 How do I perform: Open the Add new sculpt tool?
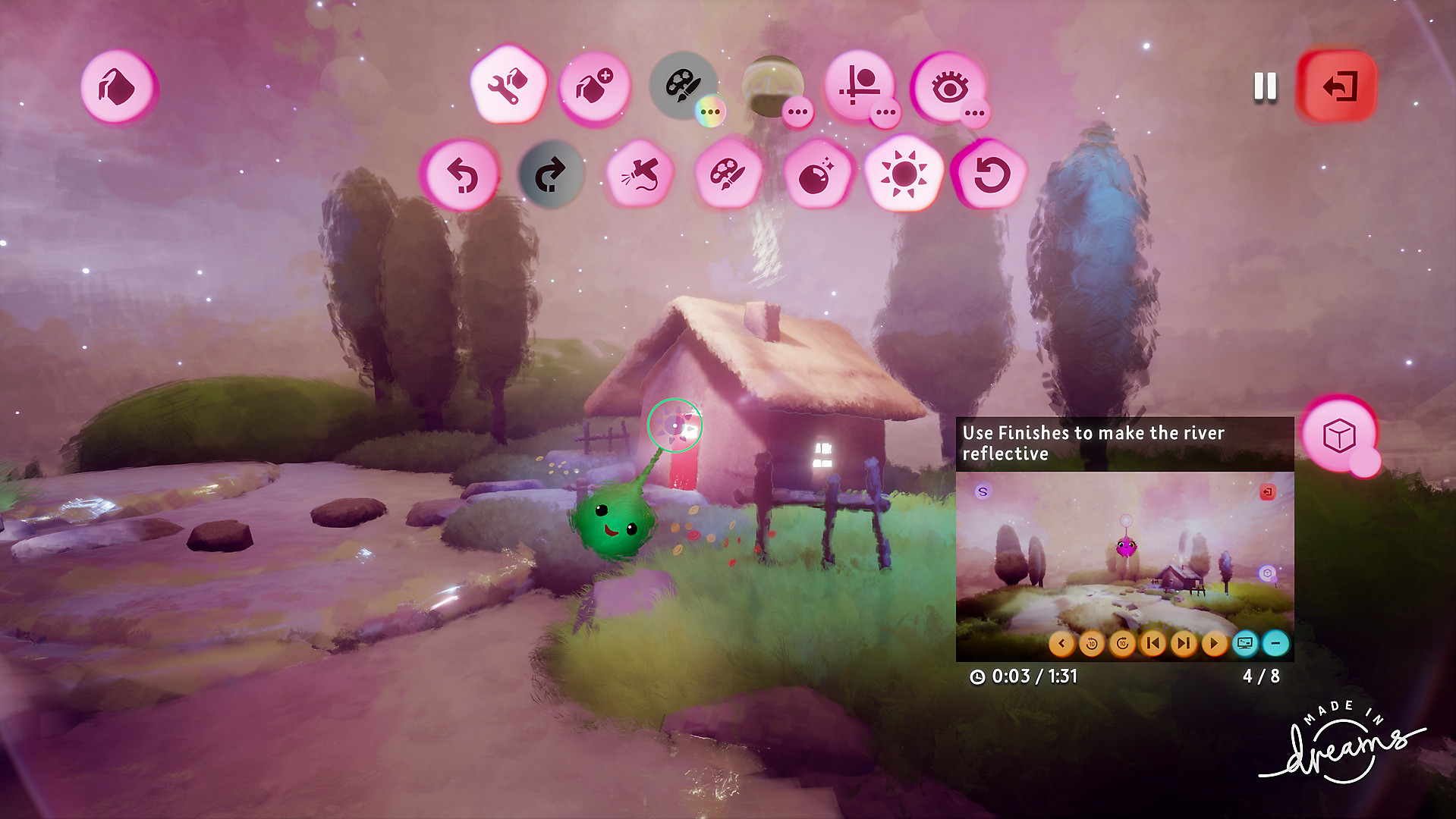tap(594, 87)
